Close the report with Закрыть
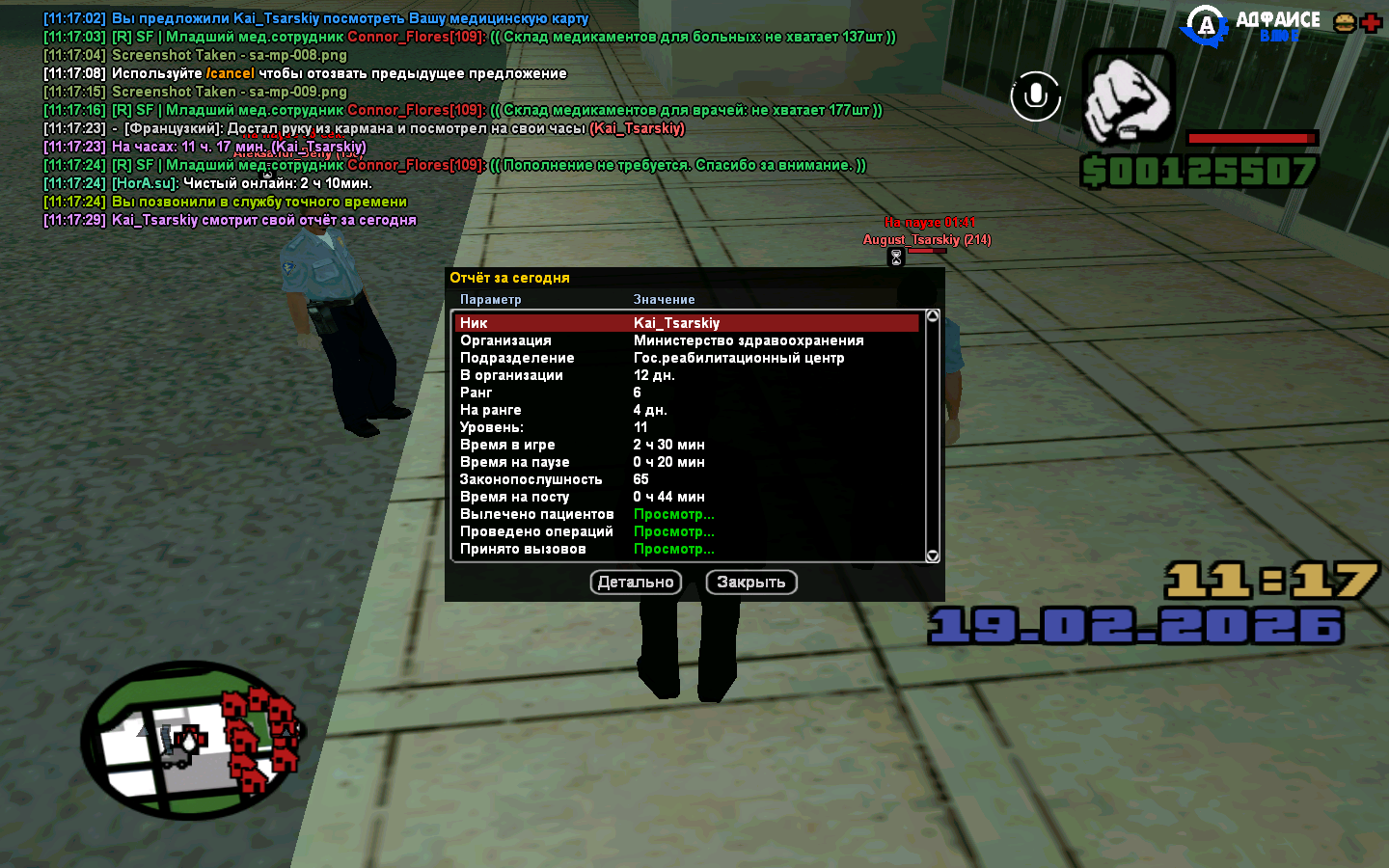This screenshot has width=1389, height=868. [x=751, y=583]
